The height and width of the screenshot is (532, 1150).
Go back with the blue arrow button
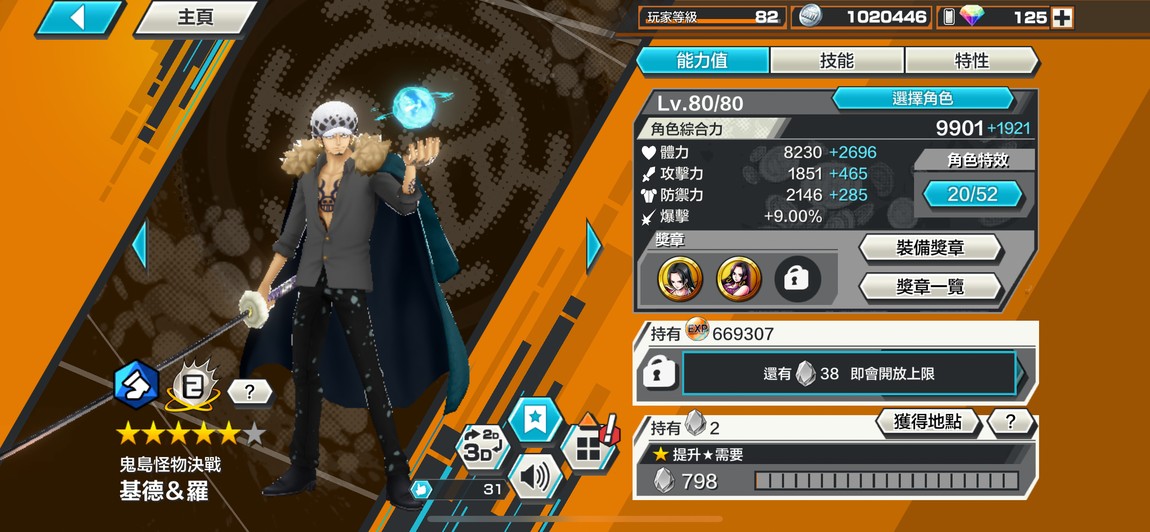[x=78, y=17]
